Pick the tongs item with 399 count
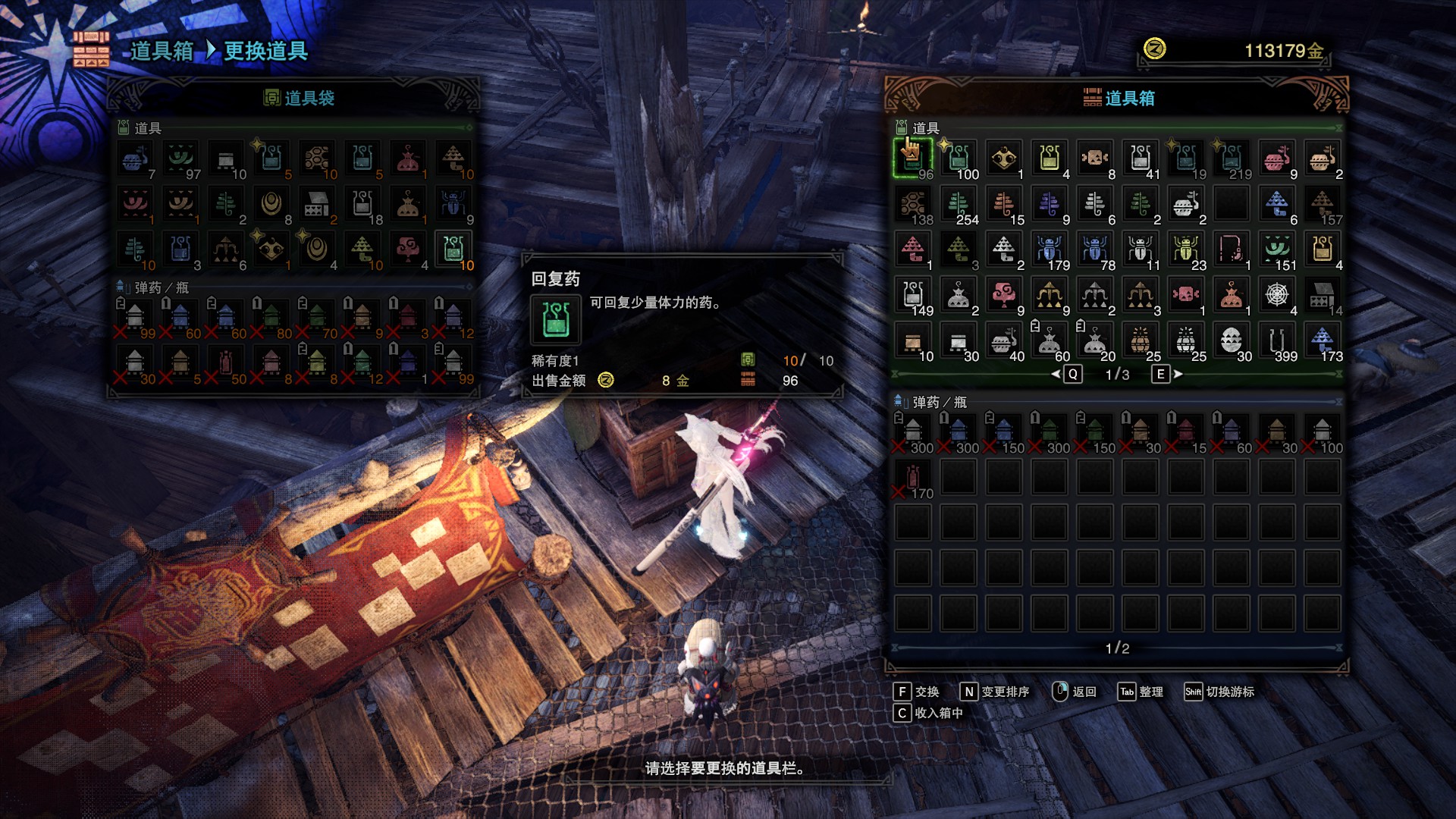The image size is (1456, 819). pos(1277,340)
